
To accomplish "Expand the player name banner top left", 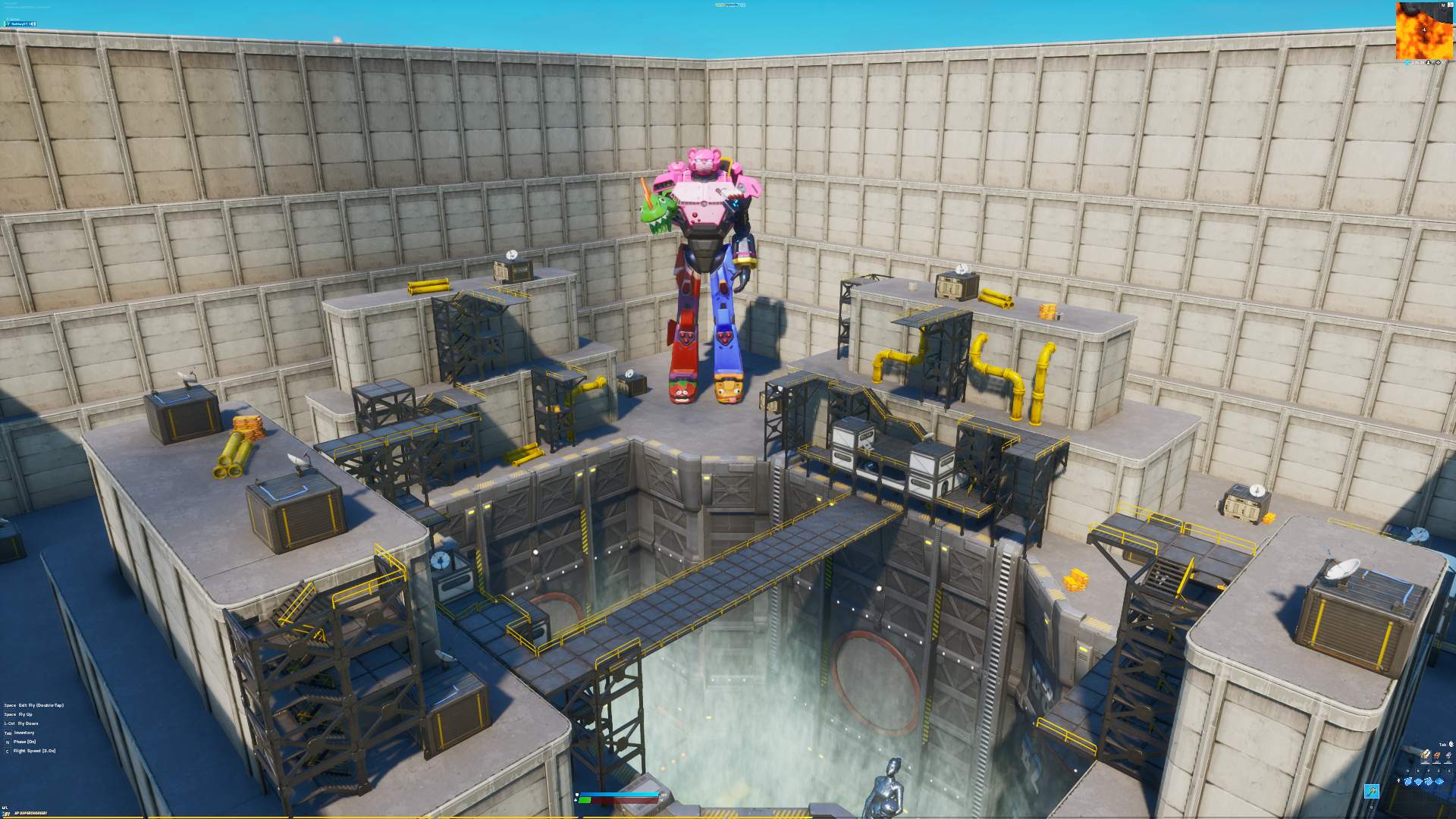I will pos(23,24).
